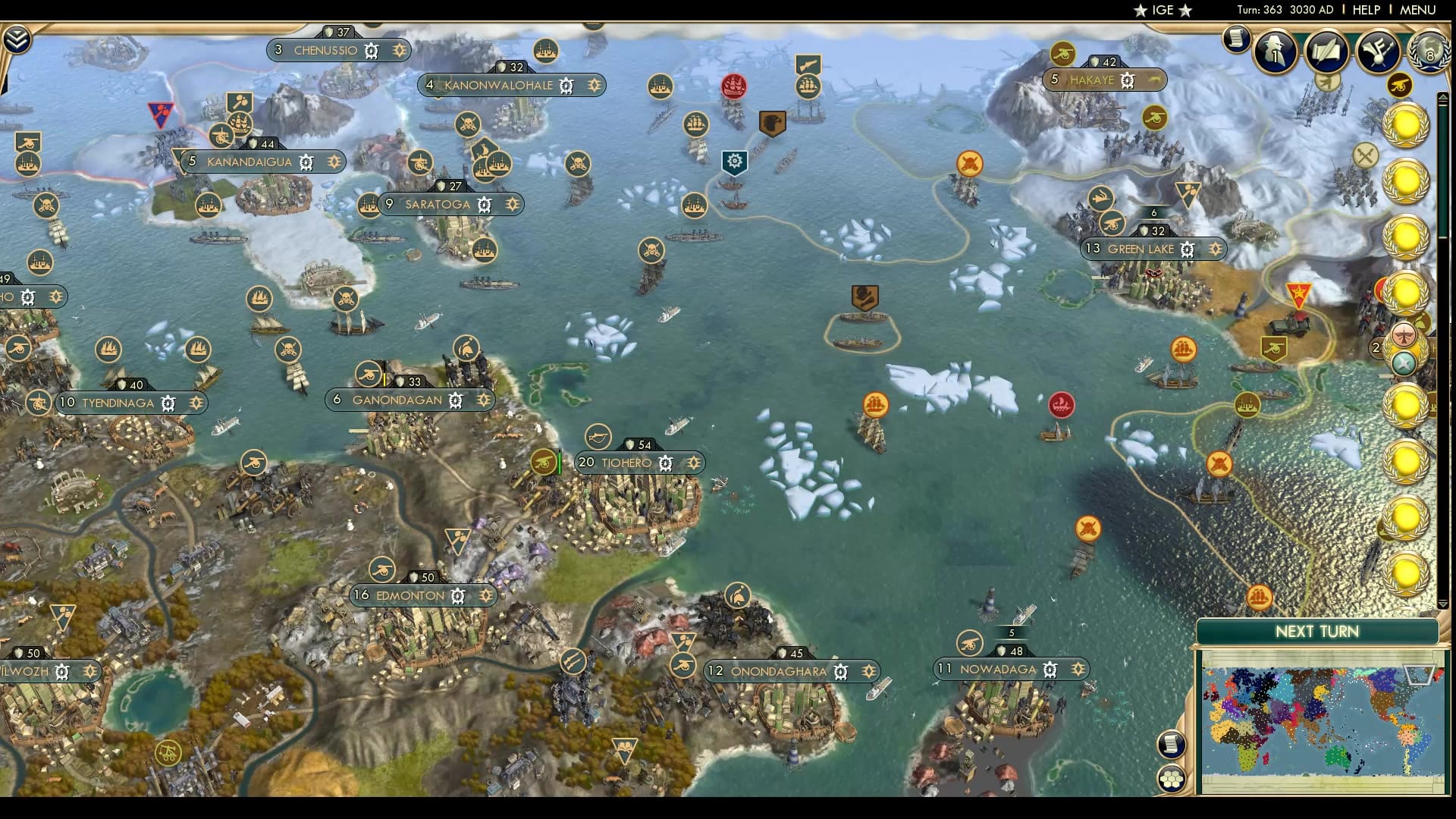Screen dimensions: 1456x819
Task: Open the Culture overview music note icon
Action: (1377, 53)
